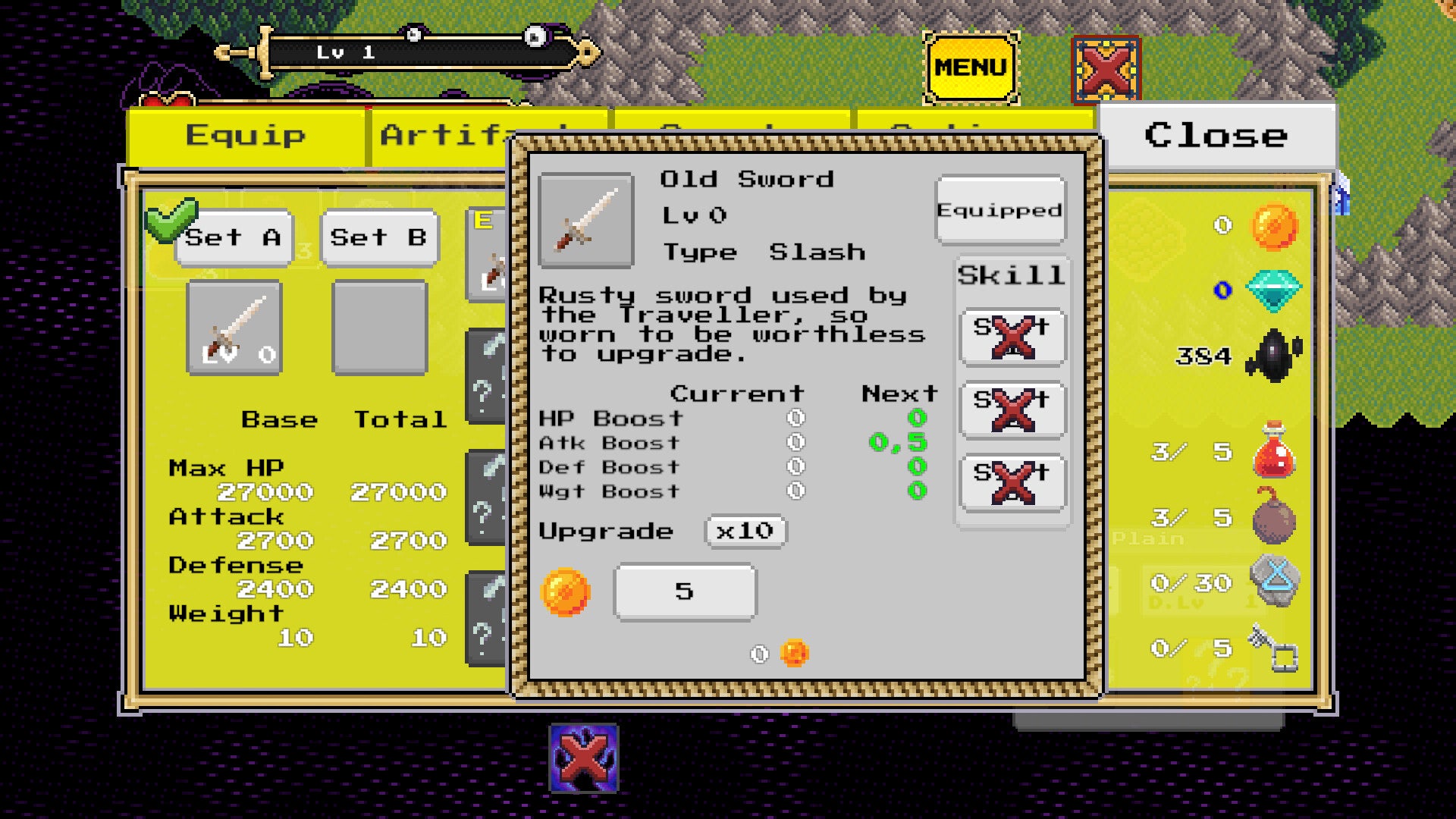Close the equipment window

coord(1216,136)
